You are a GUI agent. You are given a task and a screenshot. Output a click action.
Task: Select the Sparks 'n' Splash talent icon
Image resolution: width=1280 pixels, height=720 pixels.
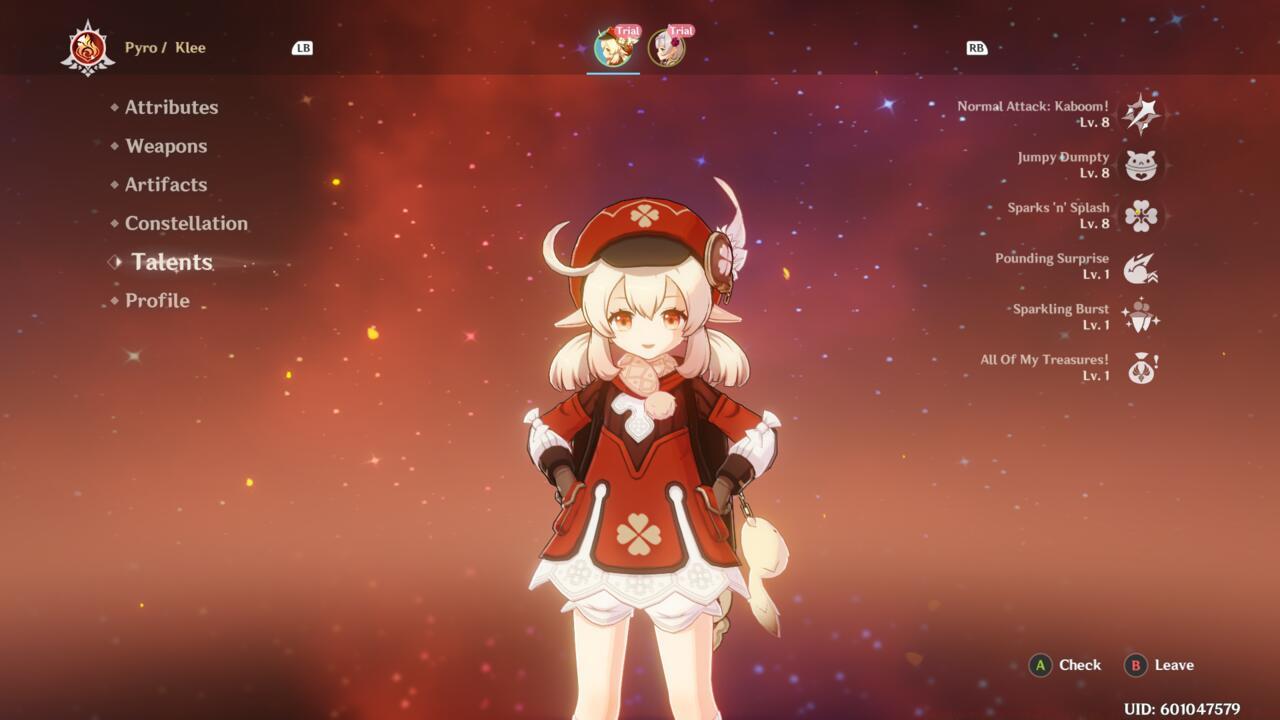click(1140, 214)
